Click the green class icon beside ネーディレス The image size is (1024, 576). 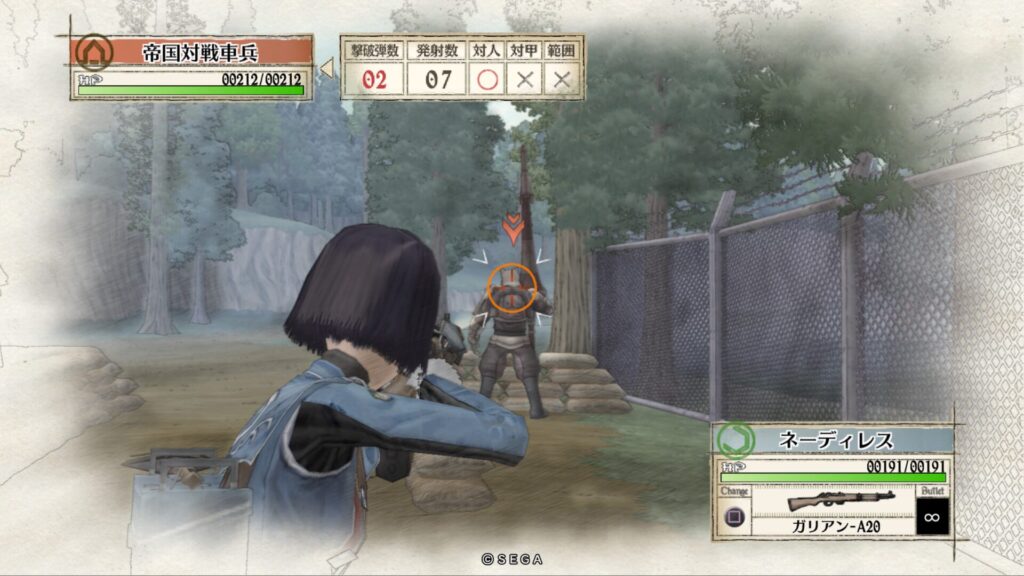coord(735,439)
